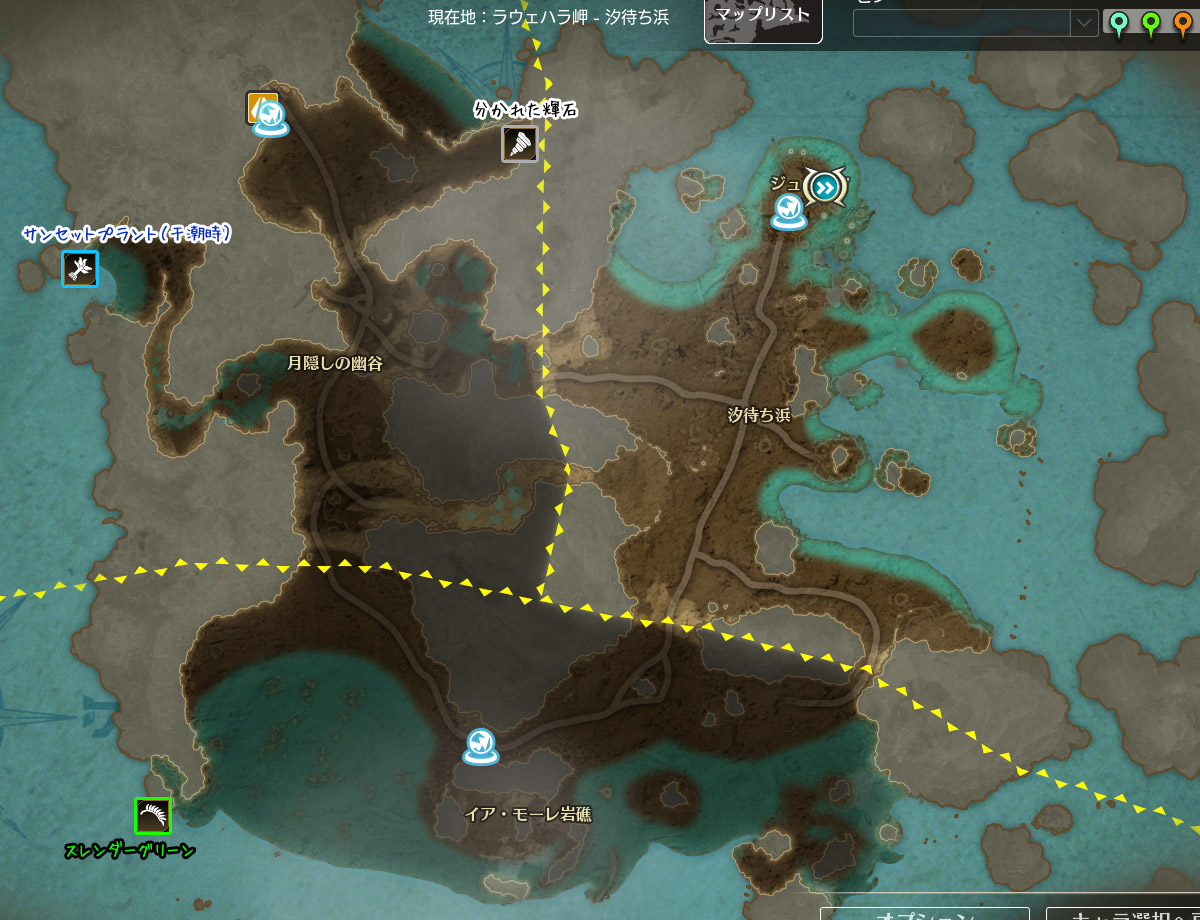Select the サンセットプラント gathering icon

(80, 268)
